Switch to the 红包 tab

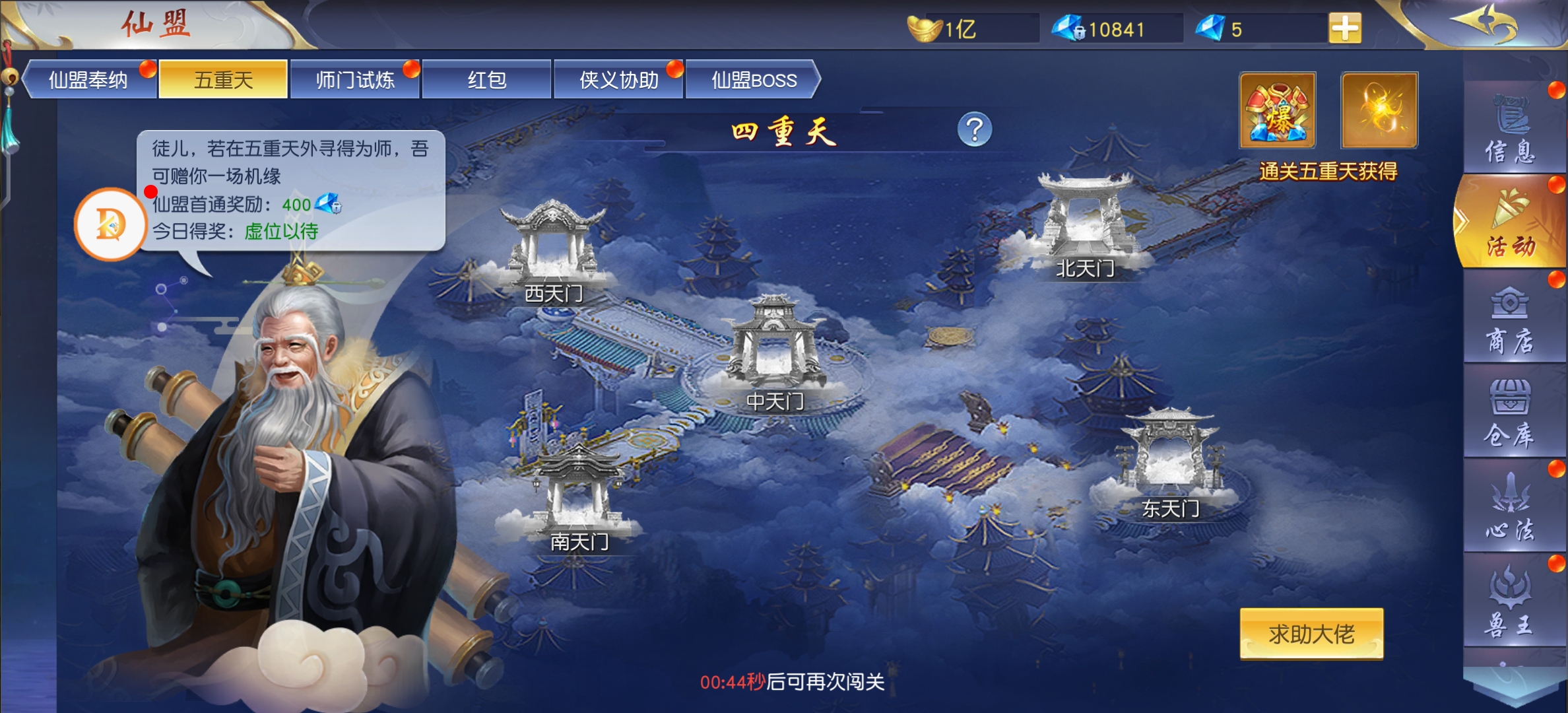coord(487,80)
